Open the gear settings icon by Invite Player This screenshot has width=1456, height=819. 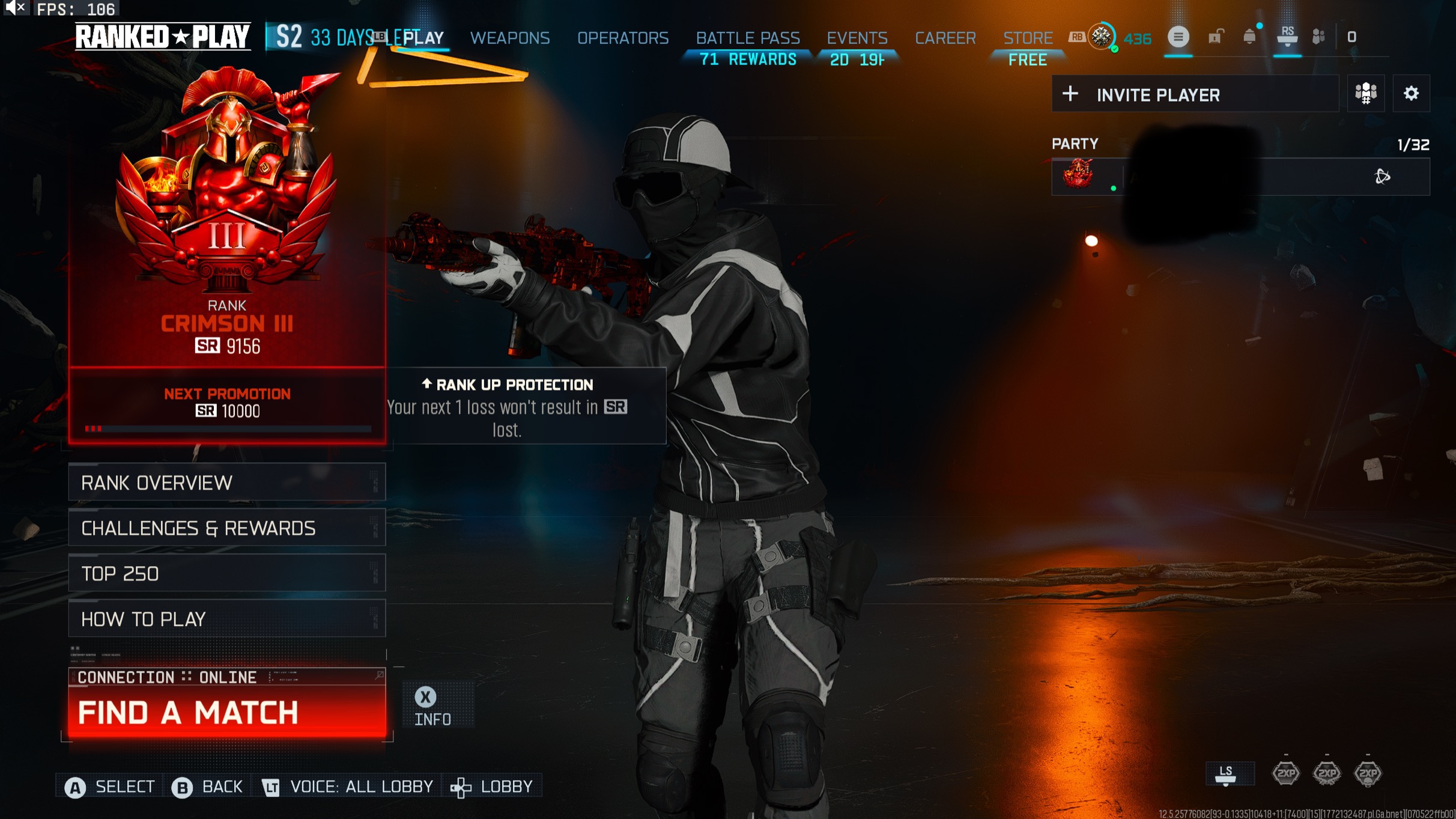pos(1410,94)
